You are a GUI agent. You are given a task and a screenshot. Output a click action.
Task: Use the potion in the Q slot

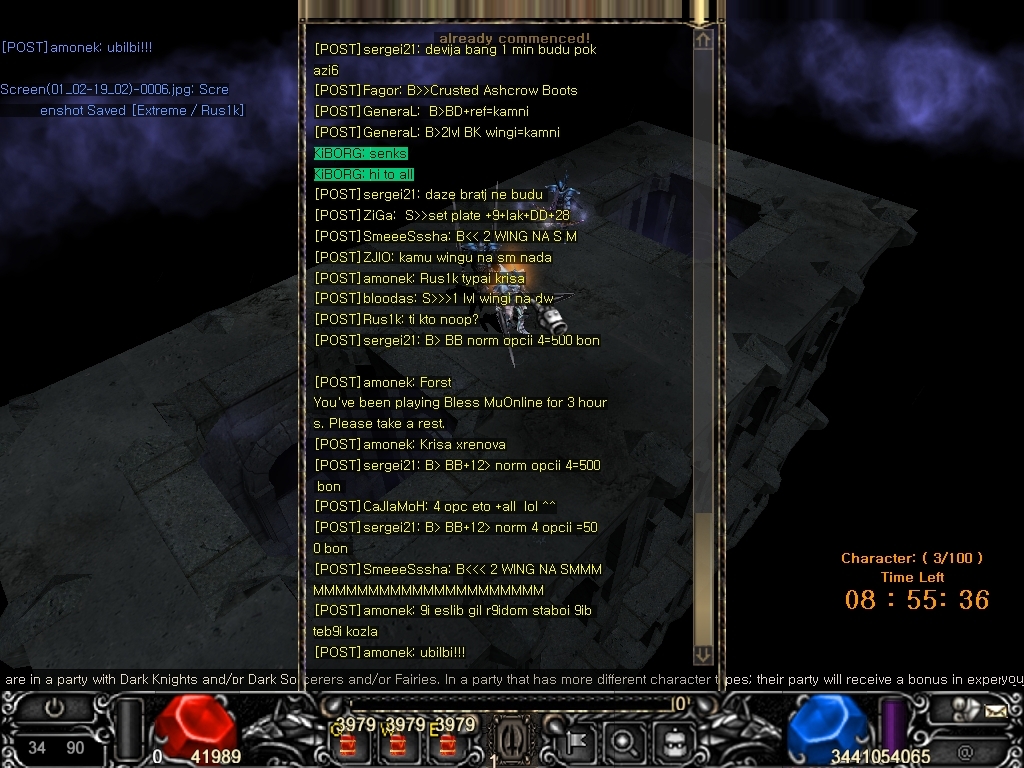tap(350, 744)
